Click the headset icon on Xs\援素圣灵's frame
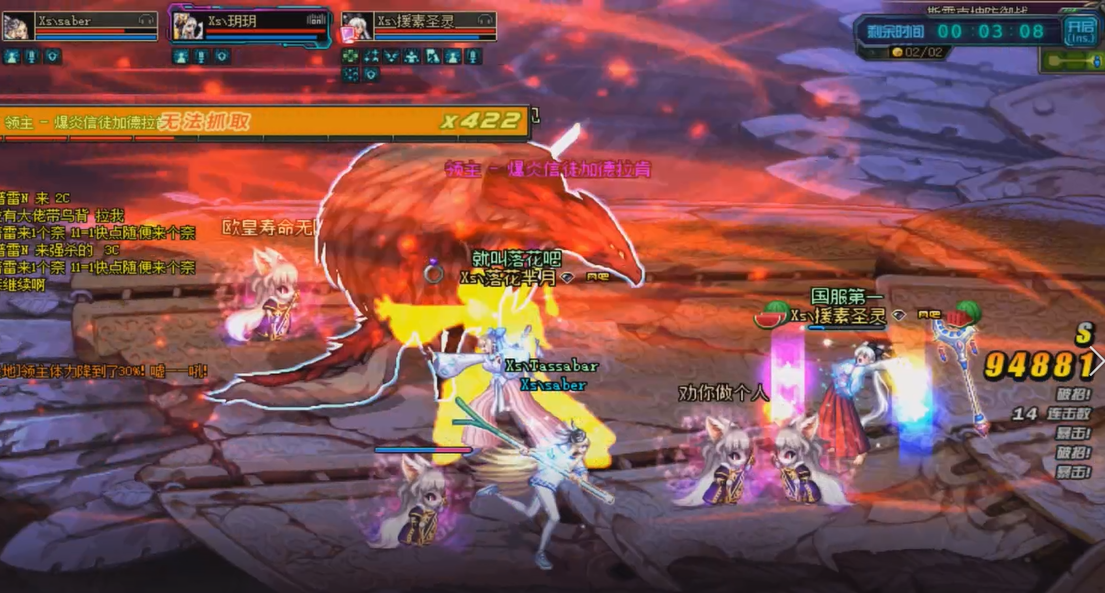The height and width of the screenshot is (593, 1105). [485, 19]
